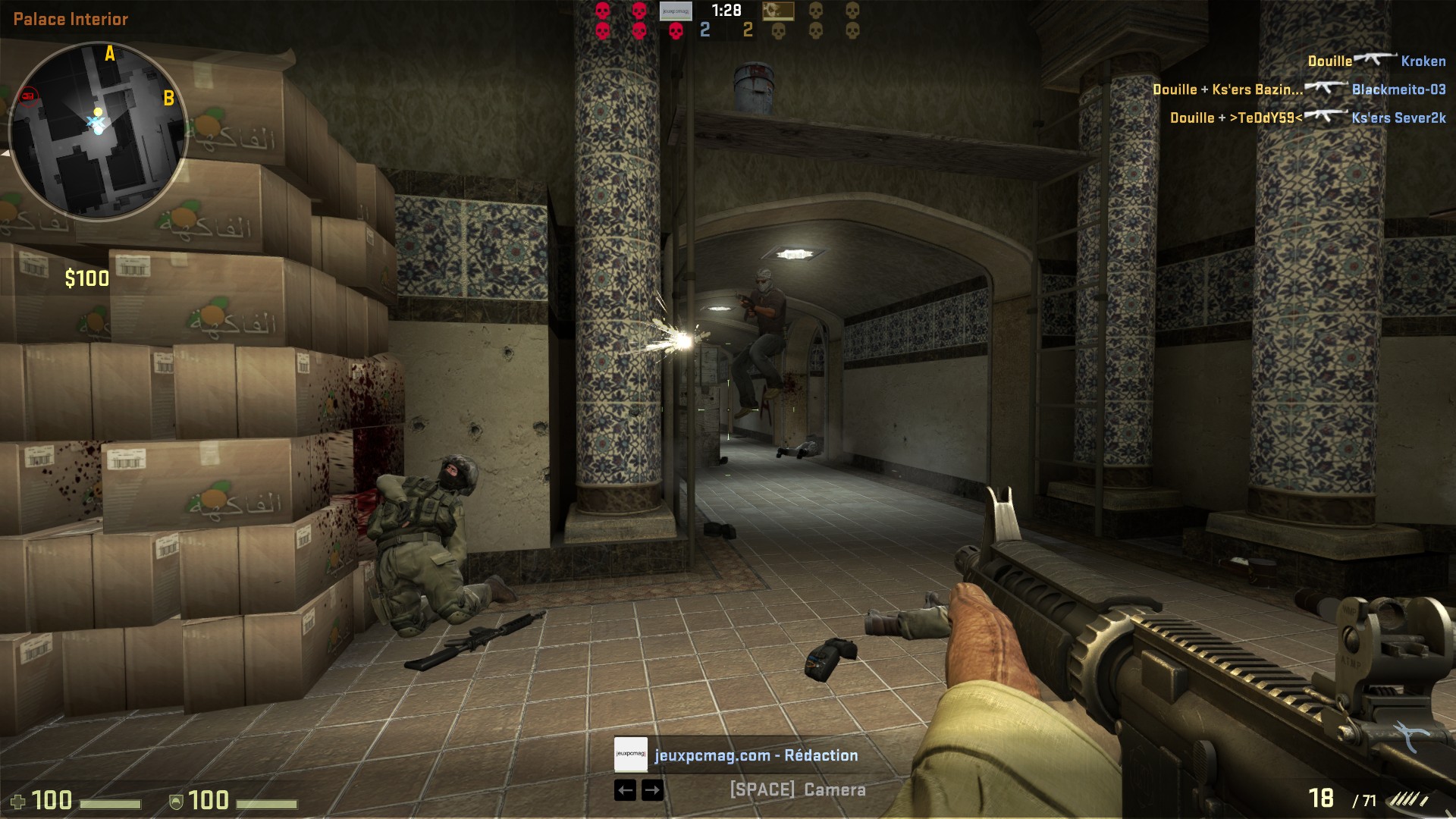Open the spectated player's avatar above the camera prompt

630,755
